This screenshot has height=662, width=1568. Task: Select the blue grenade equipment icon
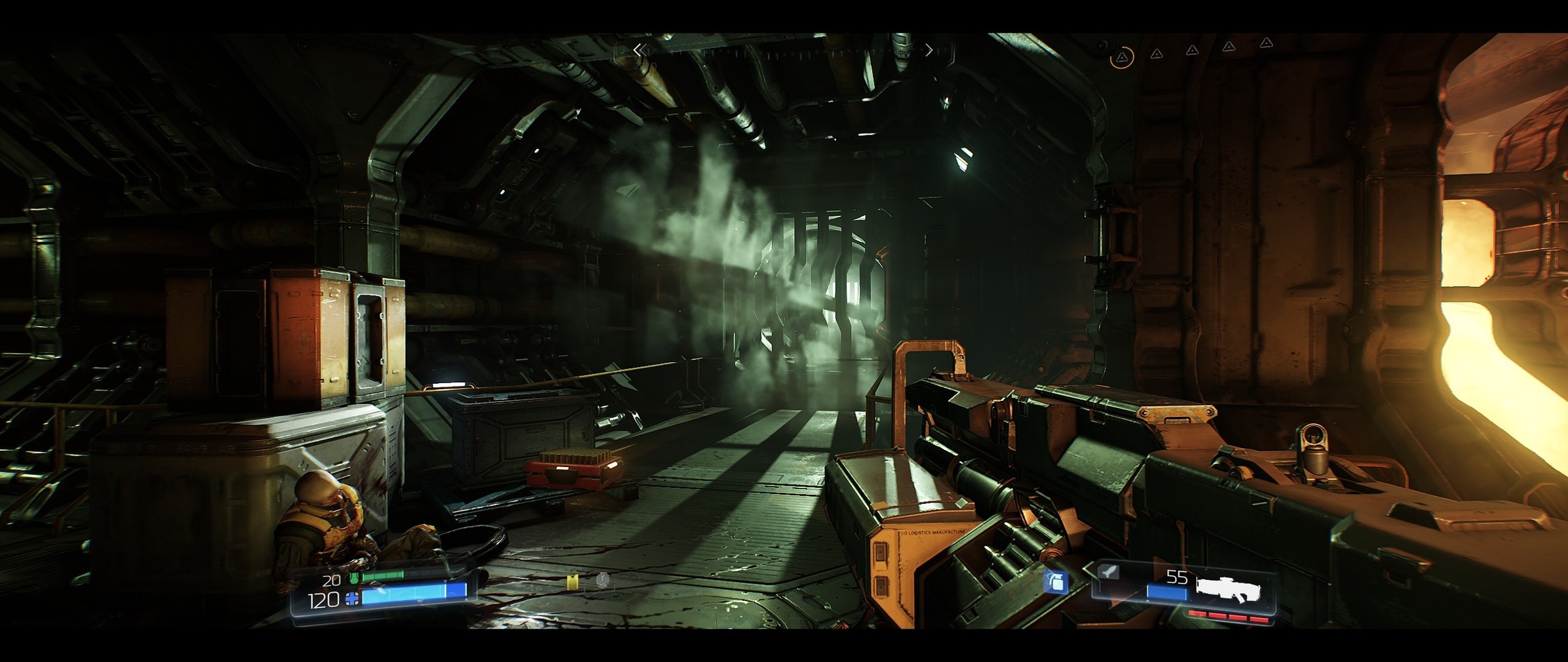point(1055,581)
